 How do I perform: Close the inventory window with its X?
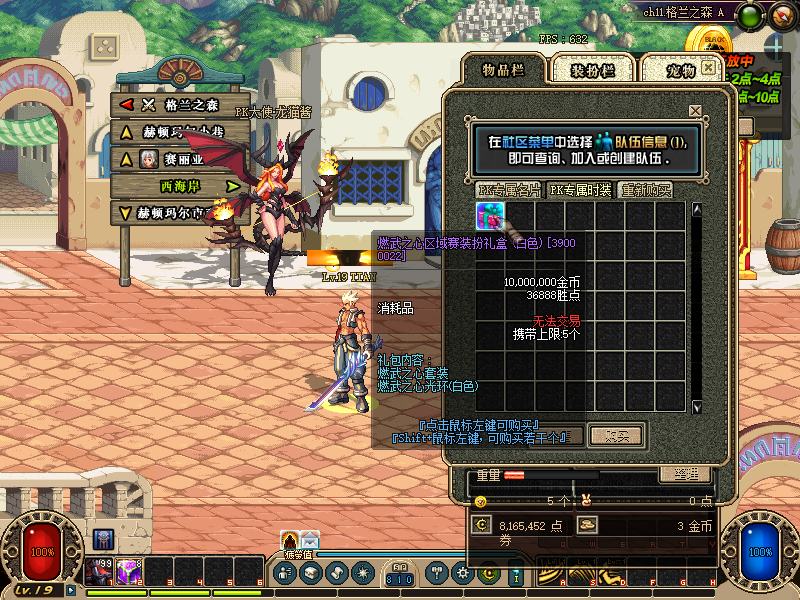tap(709, 67)
